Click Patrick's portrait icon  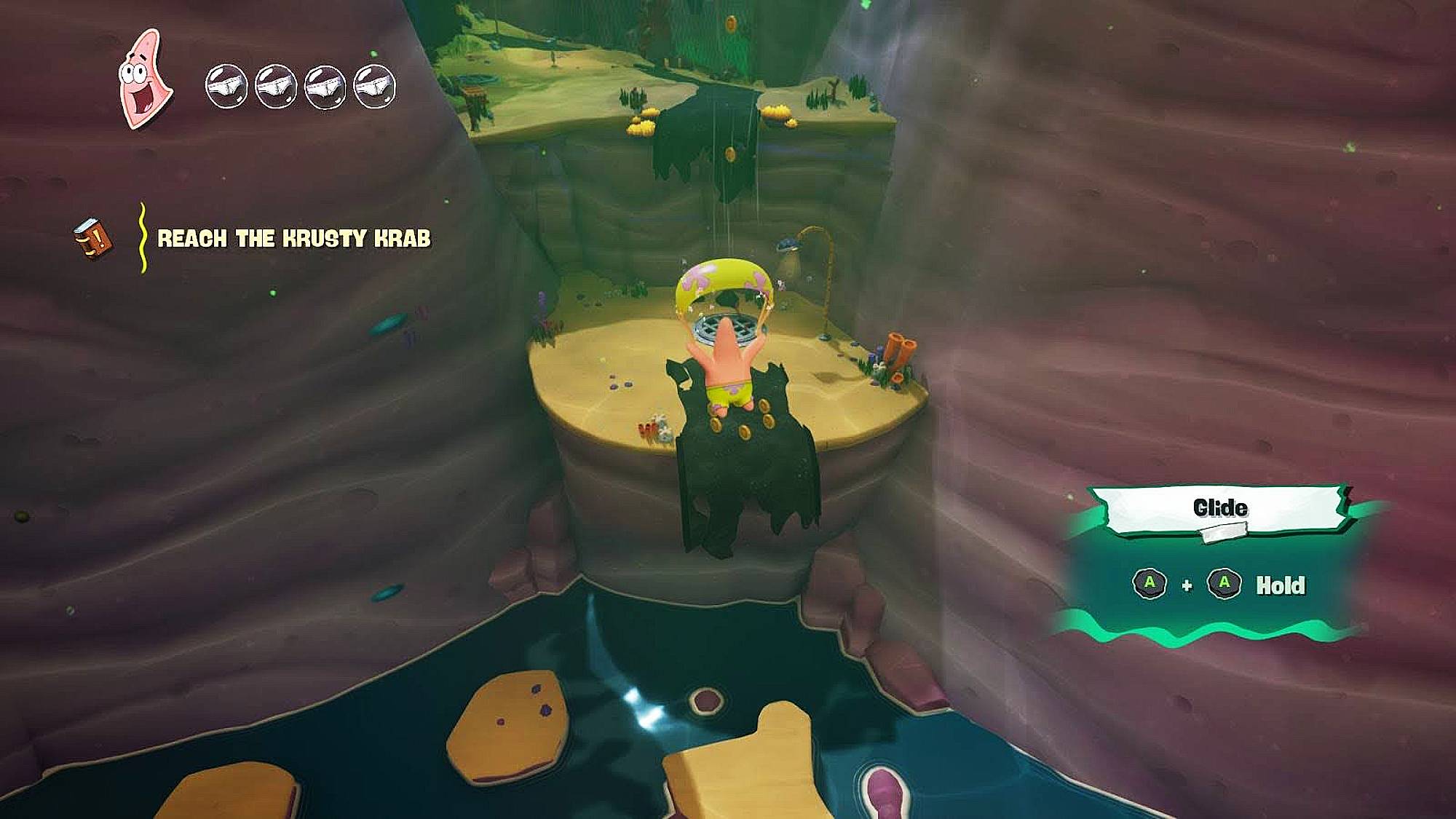(x=143, y=79)
